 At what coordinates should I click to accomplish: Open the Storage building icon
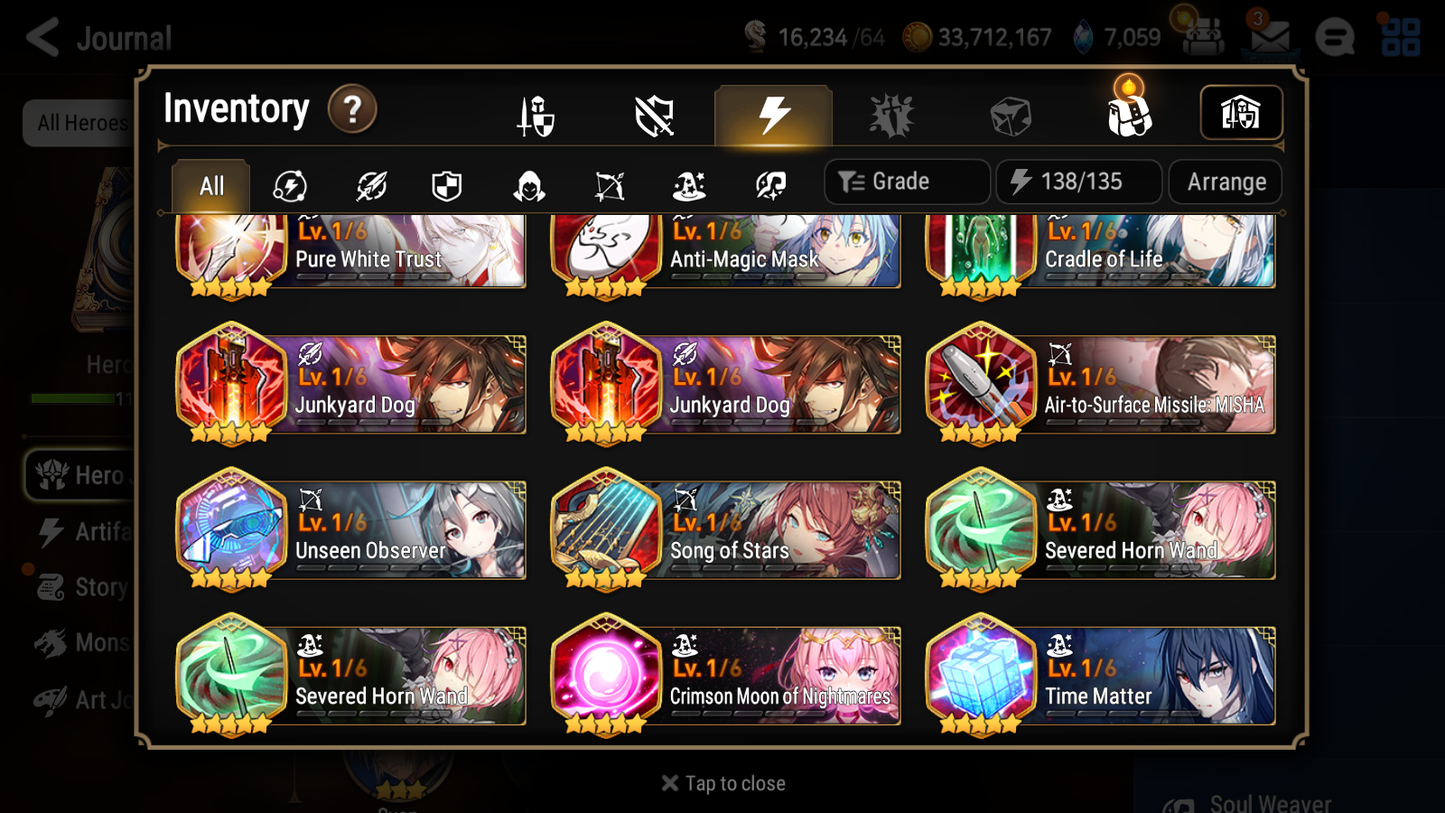tap(1240, 113)
